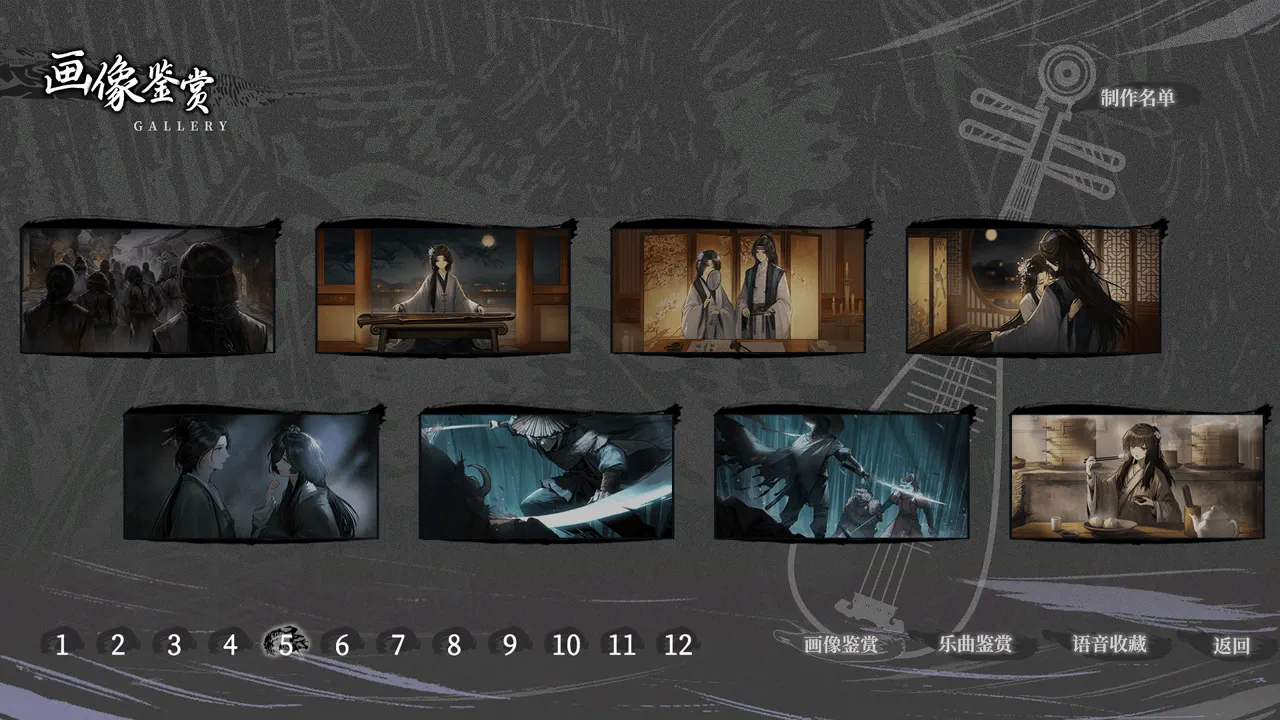
Task: Open the crowded street scene artwork
Action: (x=145, y=287)
